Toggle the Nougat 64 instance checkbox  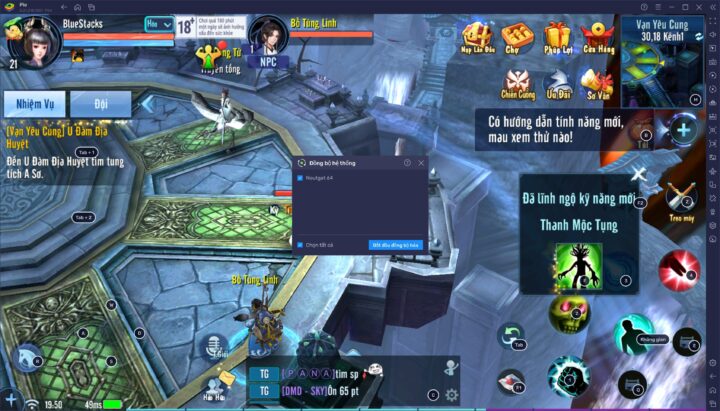point(300,178)
